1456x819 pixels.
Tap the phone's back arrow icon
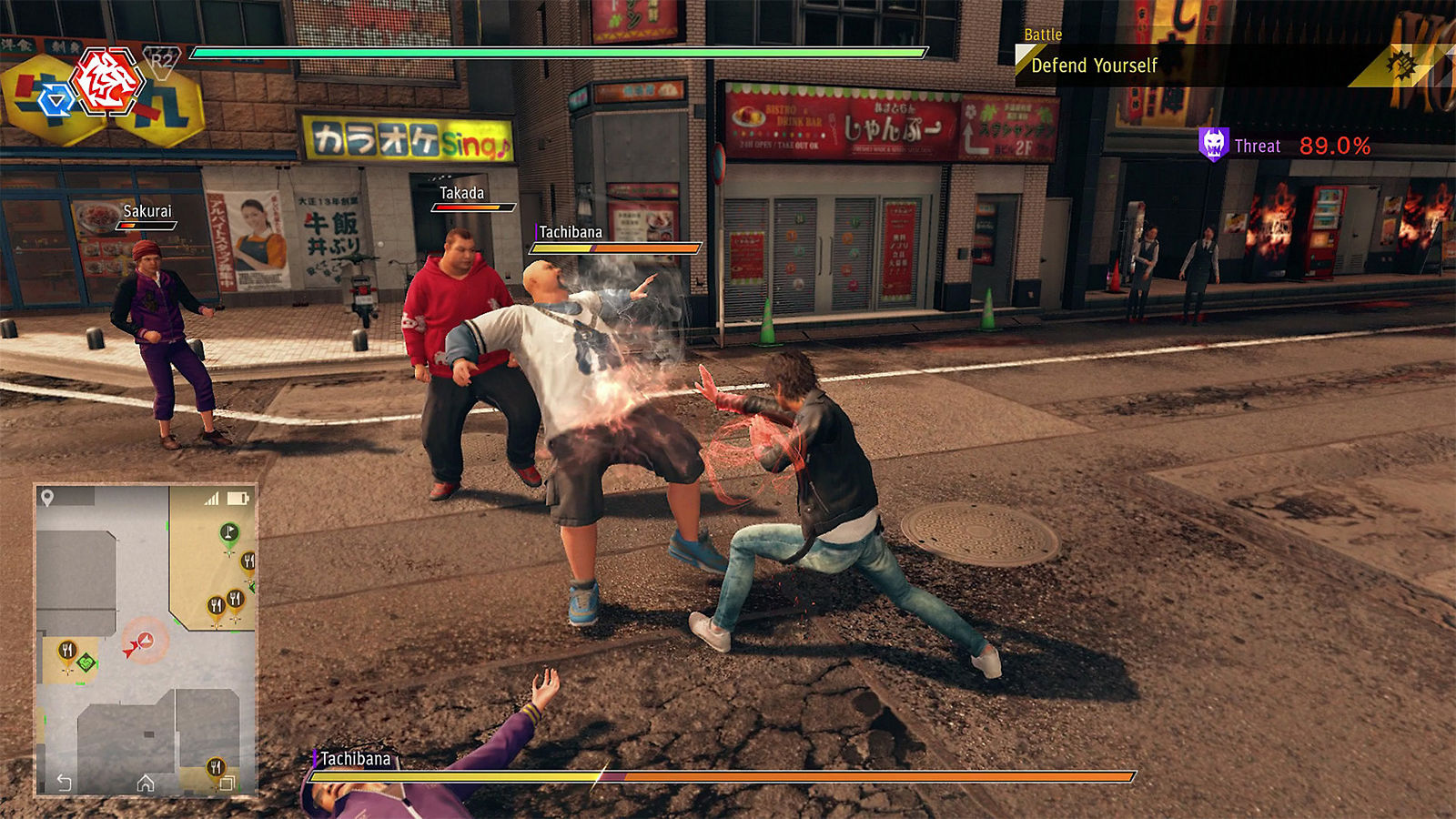tap(64, 782)
